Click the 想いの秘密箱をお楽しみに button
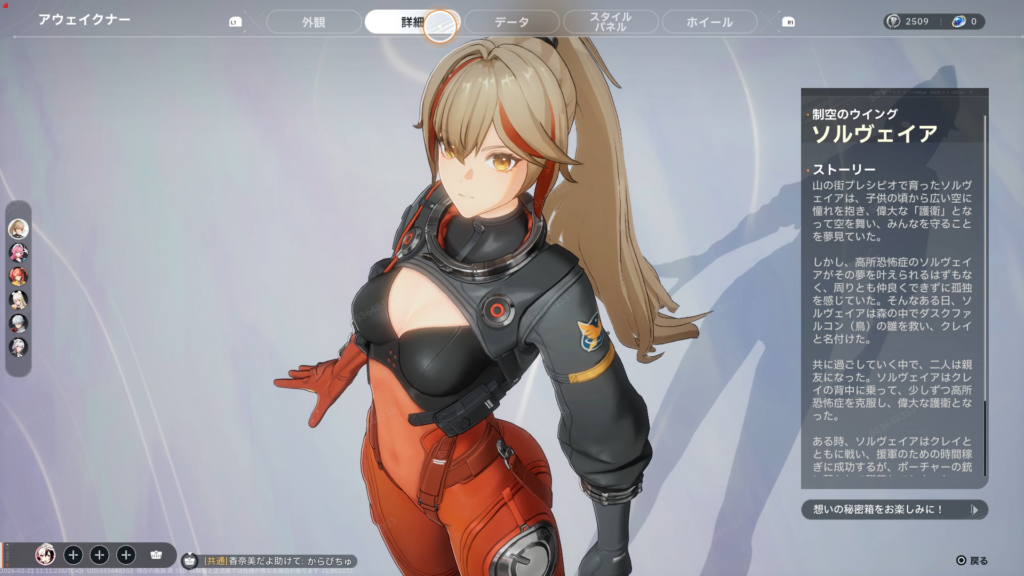 point(894,510)
